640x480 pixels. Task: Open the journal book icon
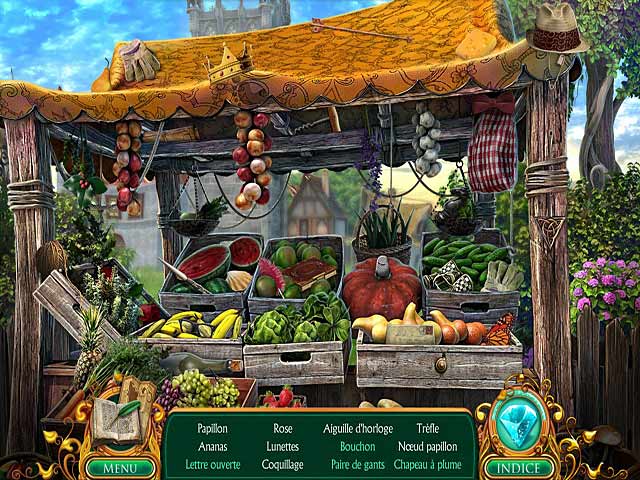(120, 421)
